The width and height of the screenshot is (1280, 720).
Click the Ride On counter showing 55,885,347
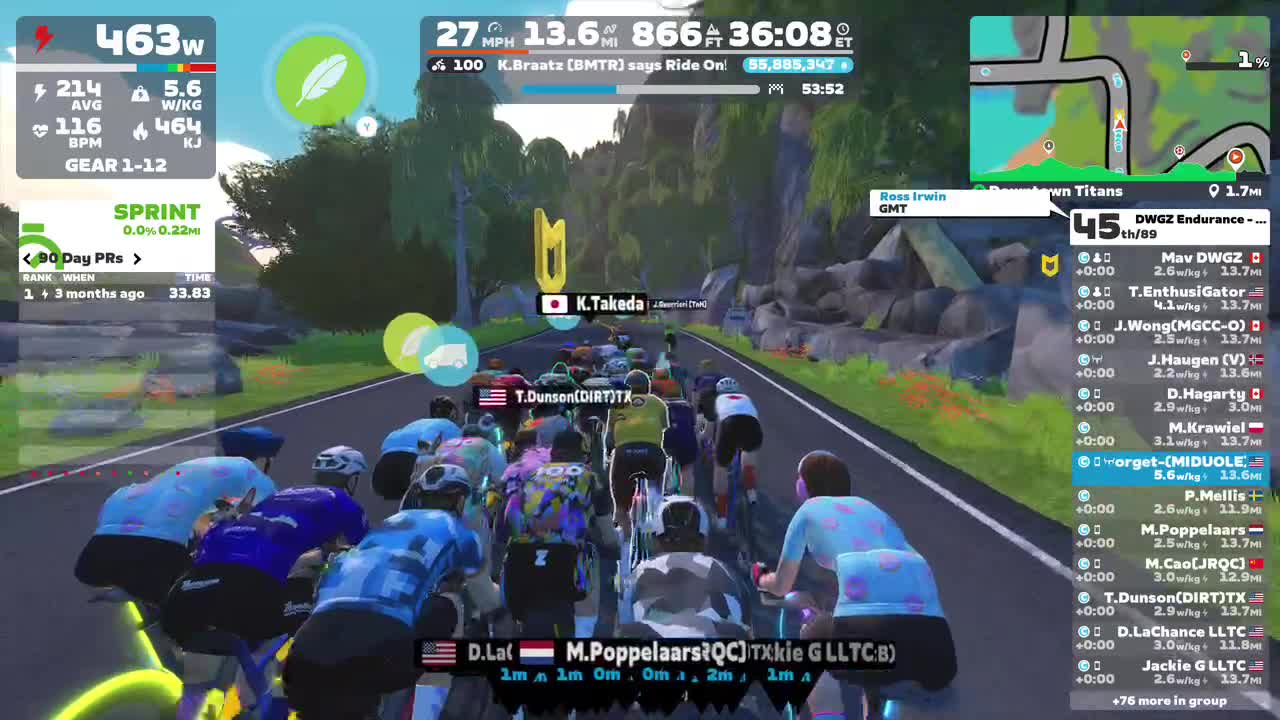pyautogui.click(x=798, y=65)
